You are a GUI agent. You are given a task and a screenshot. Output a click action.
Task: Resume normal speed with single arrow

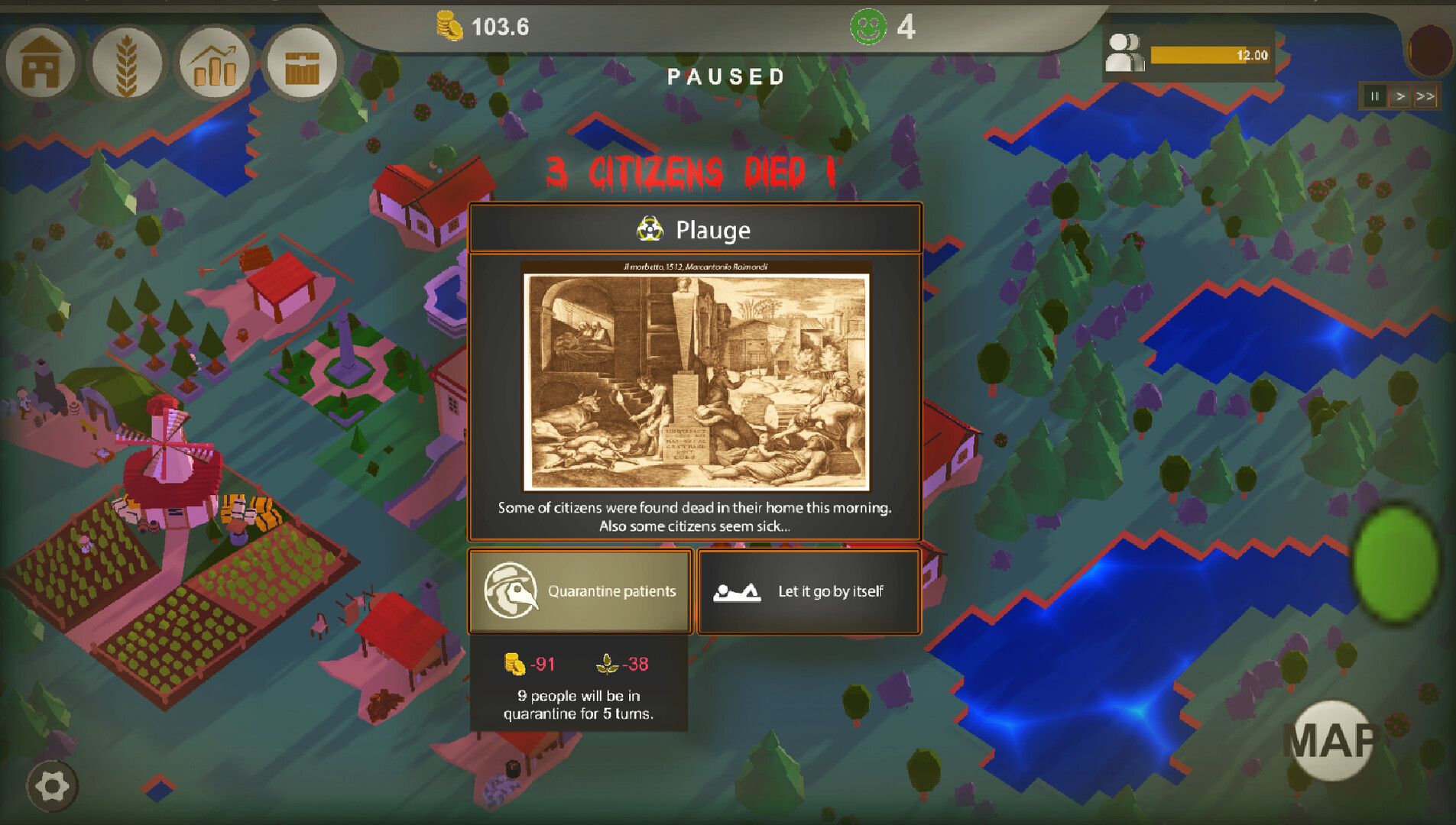point(1400,96)
